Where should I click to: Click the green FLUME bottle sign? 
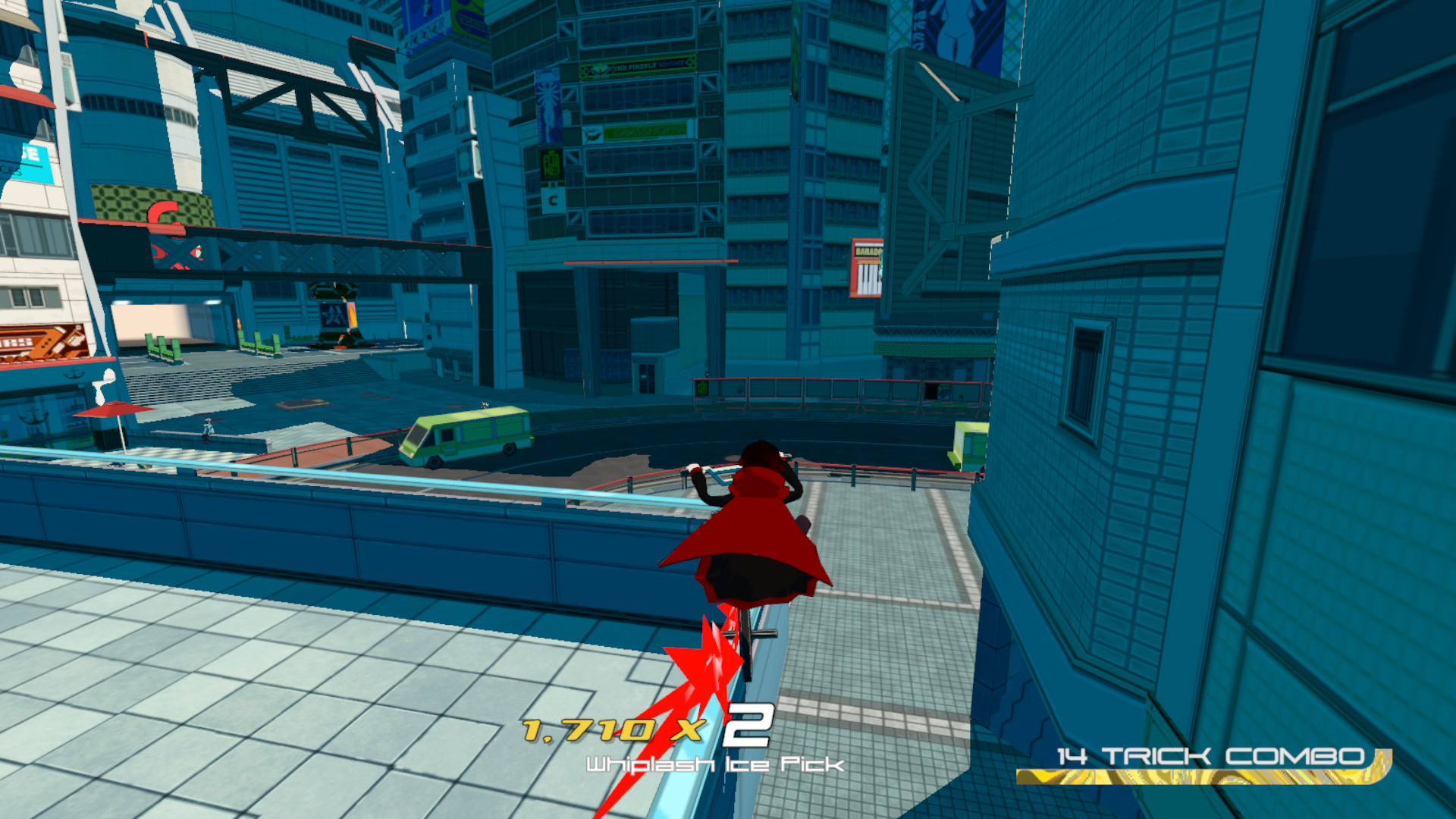point(551,165)
